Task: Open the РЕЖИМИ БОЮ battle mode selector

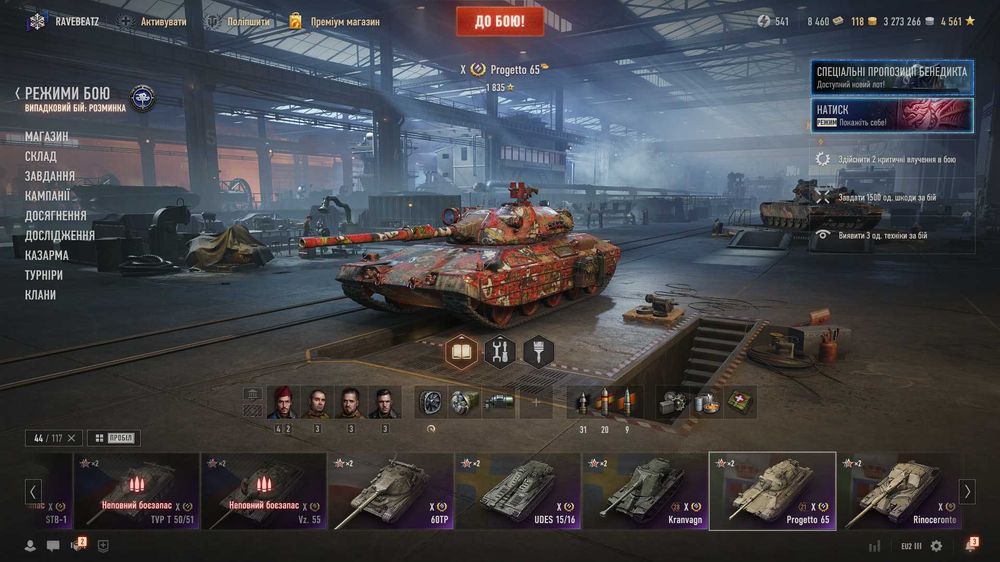Action: [x=68, y=93]
